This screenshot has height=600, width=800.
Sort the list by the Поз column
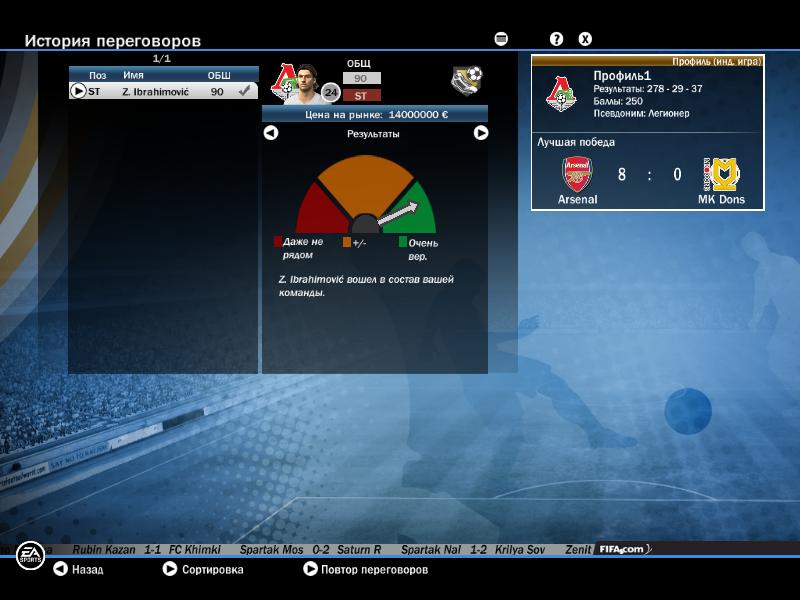[97, 75]
